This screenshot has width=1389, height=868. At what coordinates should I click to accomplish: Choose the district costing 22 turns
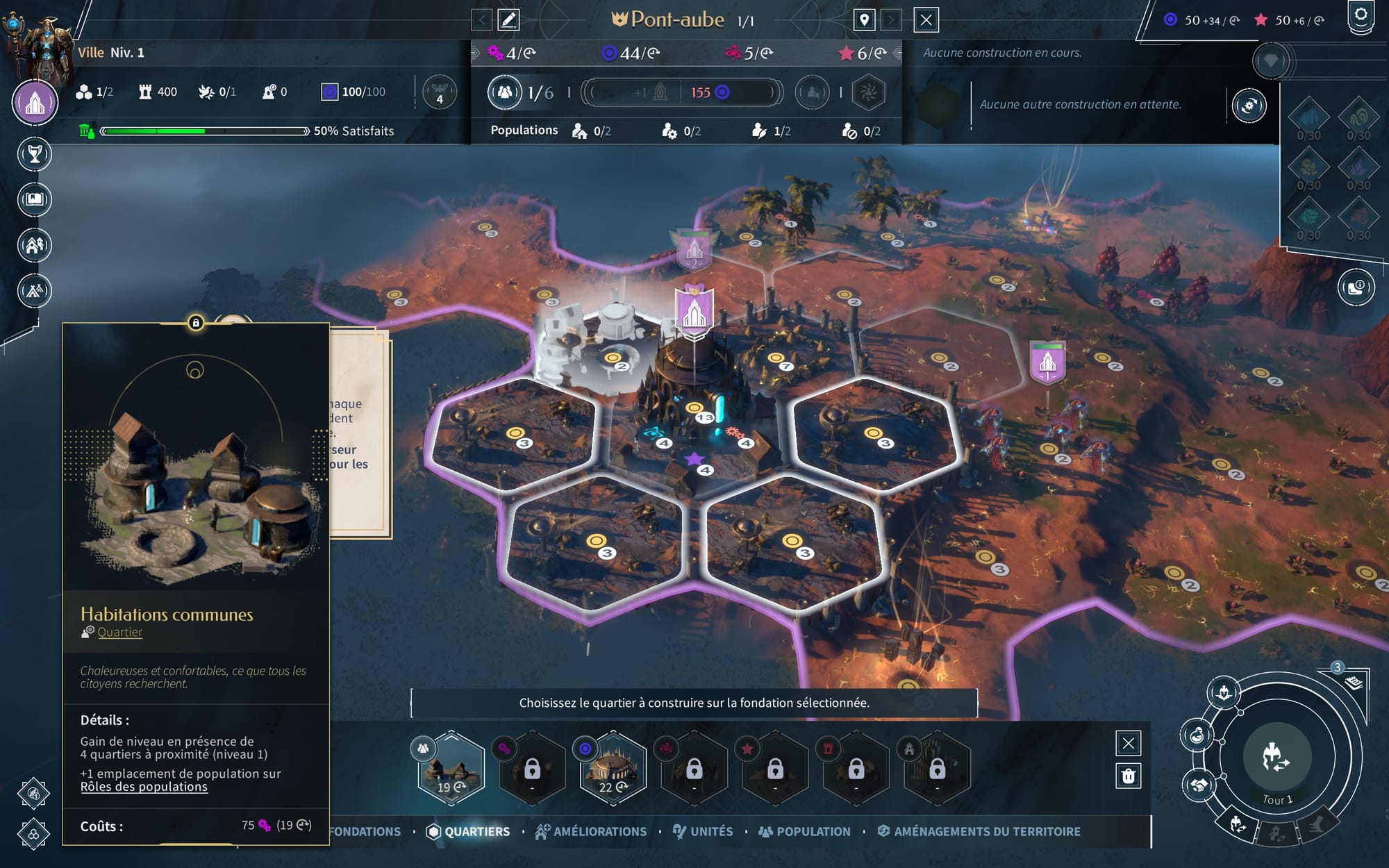[x=613, y=769]
